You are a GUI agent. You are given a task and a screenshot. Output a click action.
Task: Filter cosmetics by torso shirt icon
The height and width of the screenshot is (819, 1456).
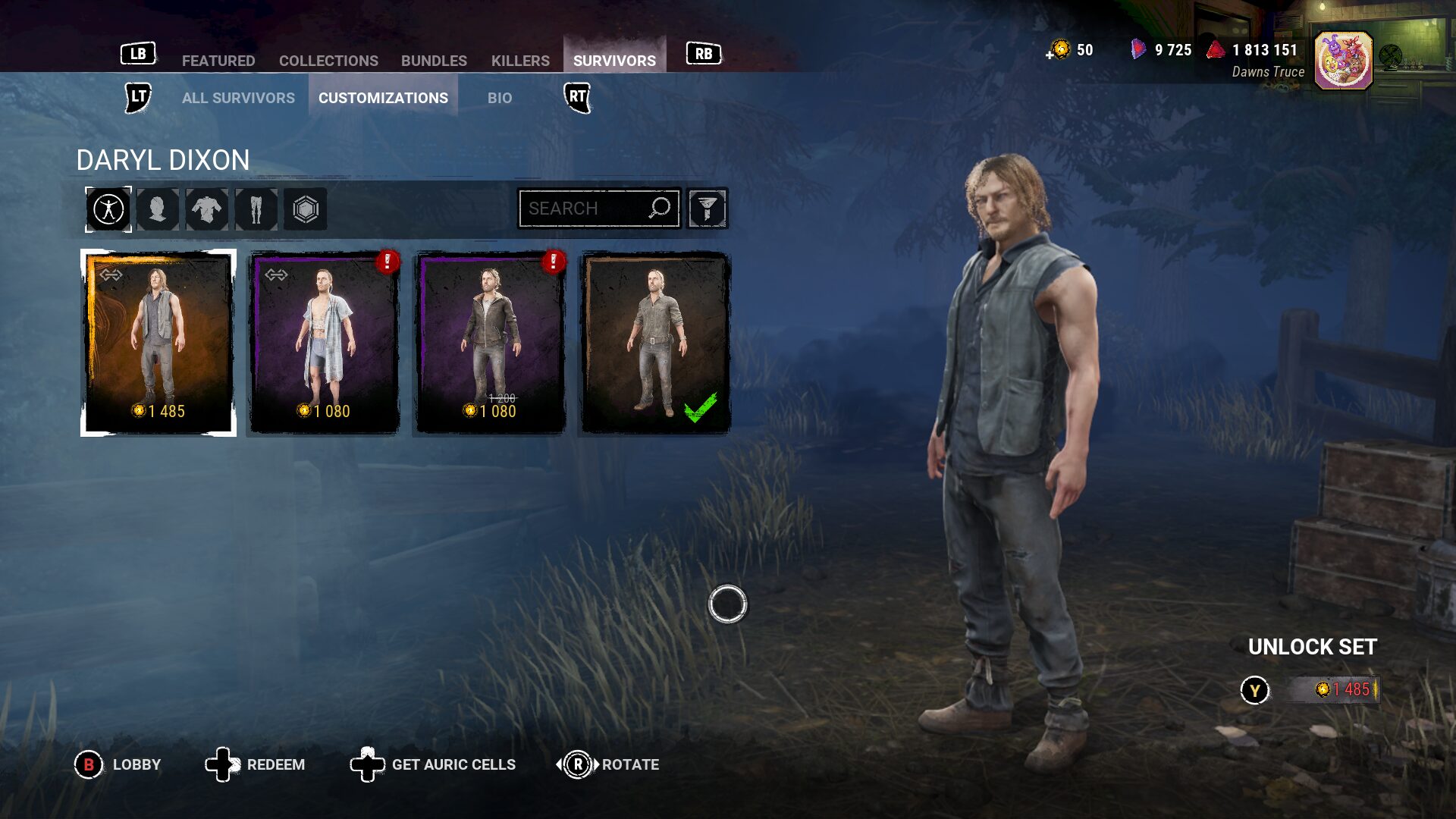[x=207, y=209]
